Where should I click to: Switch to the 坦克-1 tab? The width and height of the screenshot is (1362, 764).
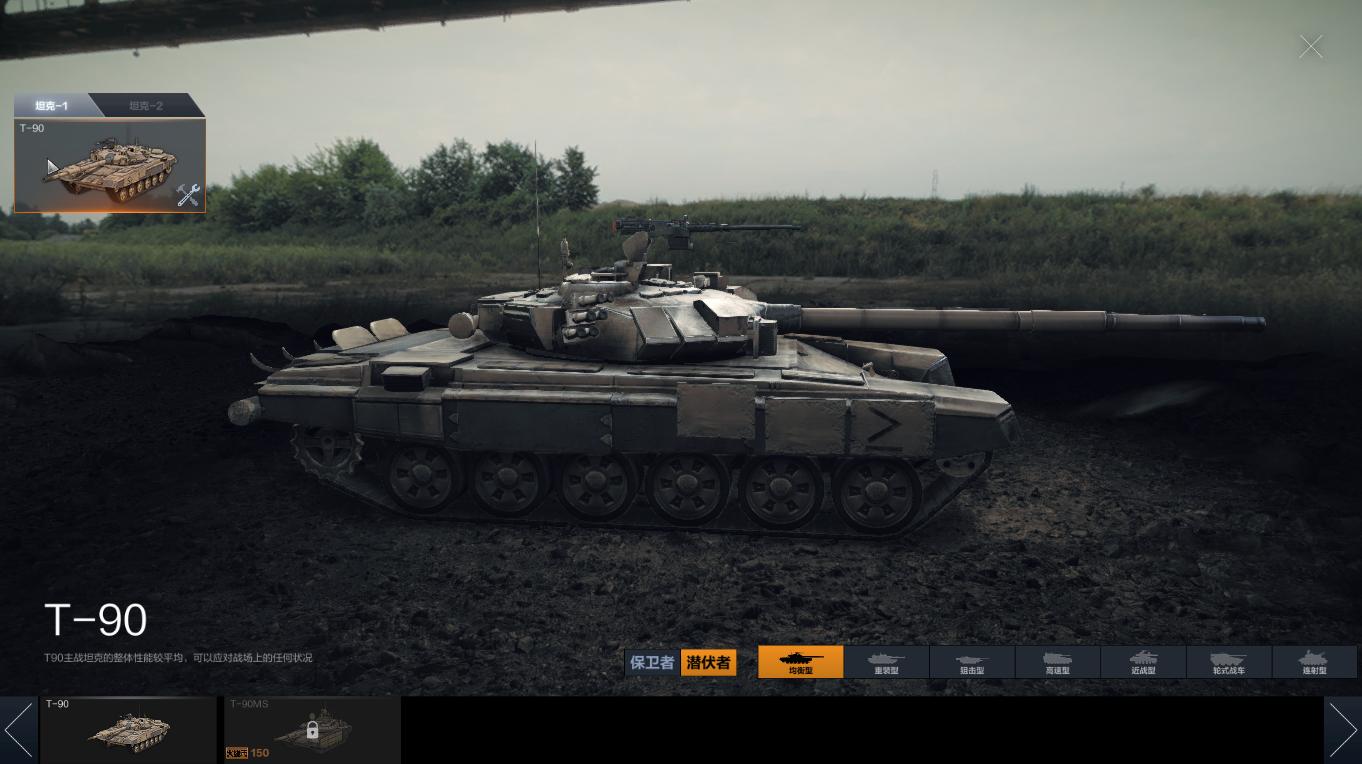tap(52, 105)
